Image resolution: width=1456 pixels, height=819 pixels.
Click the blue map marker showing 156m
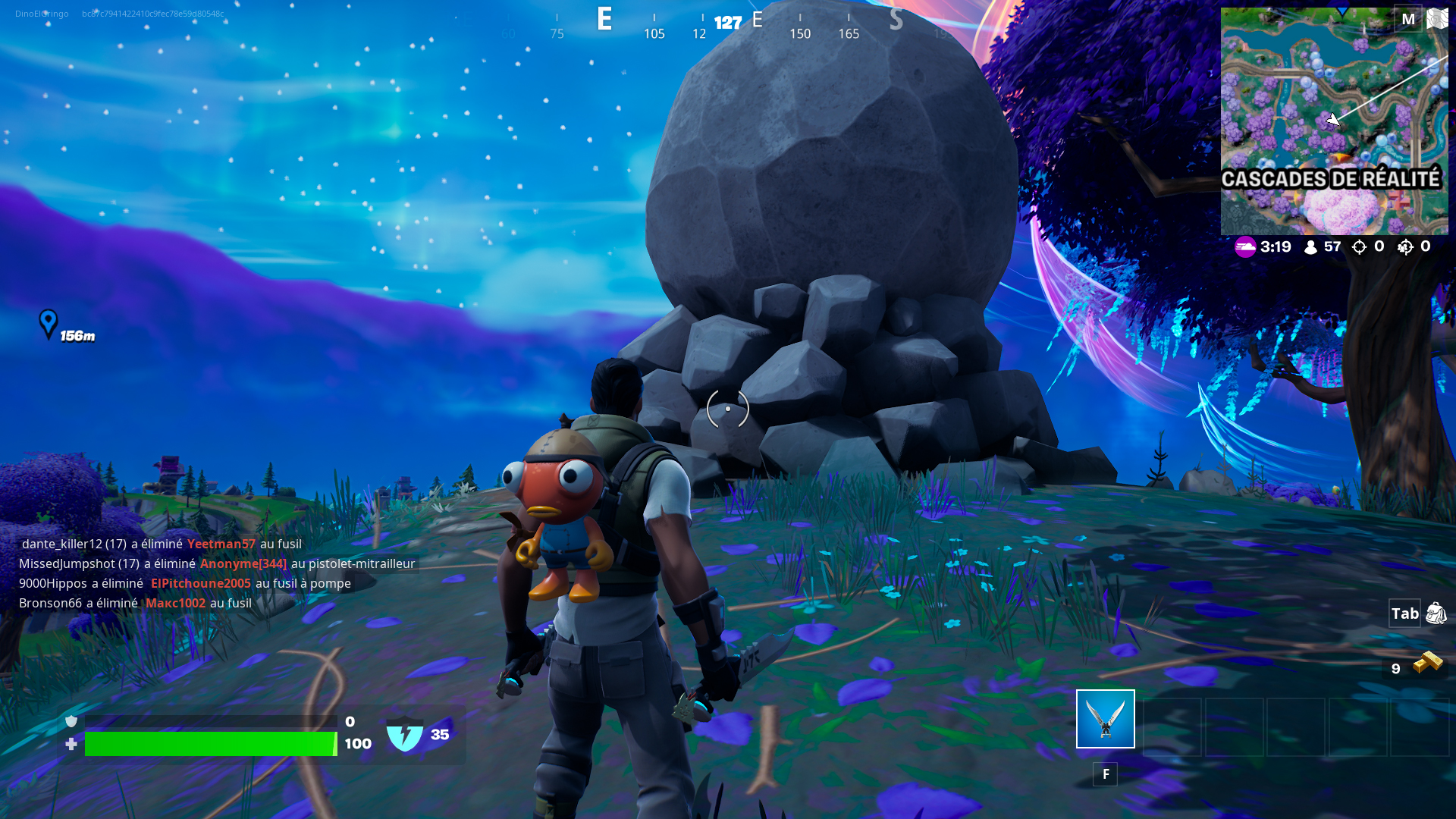[x=49, y=324]
